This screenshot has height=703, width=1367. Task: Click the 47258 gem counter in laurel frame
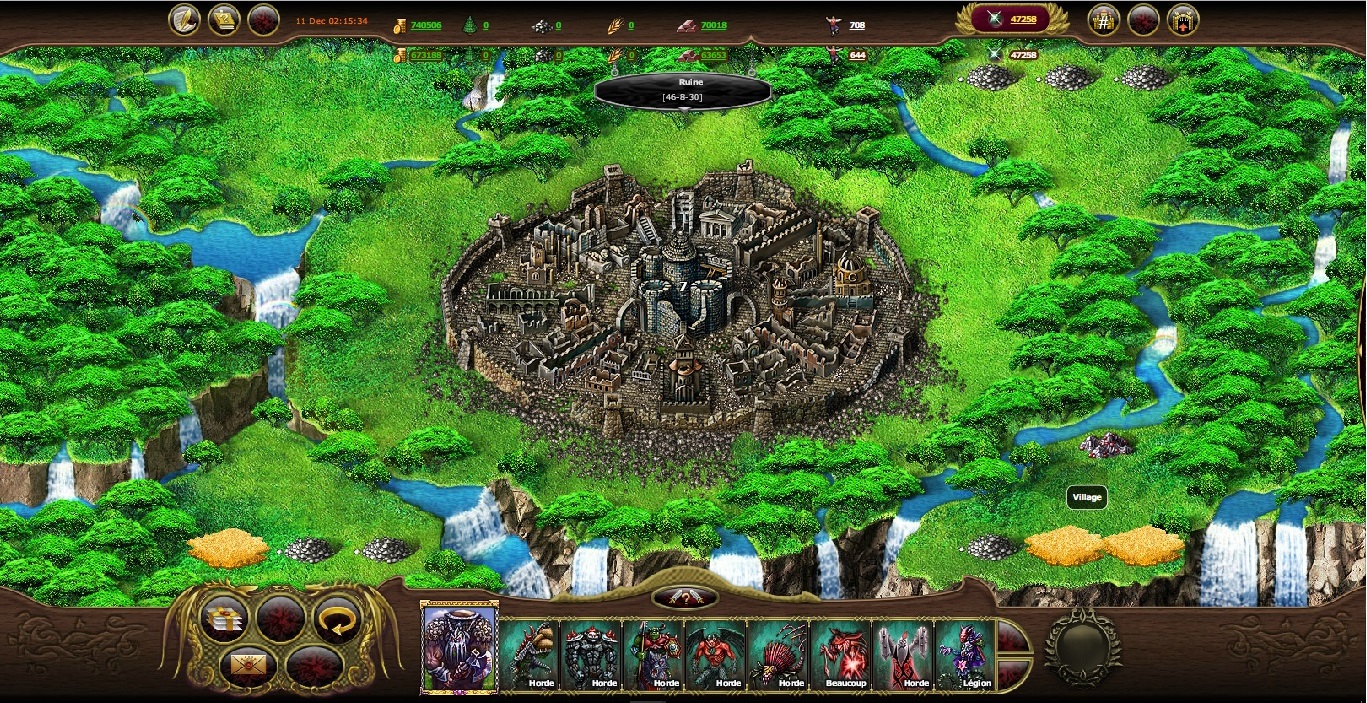coord(1012,19)
